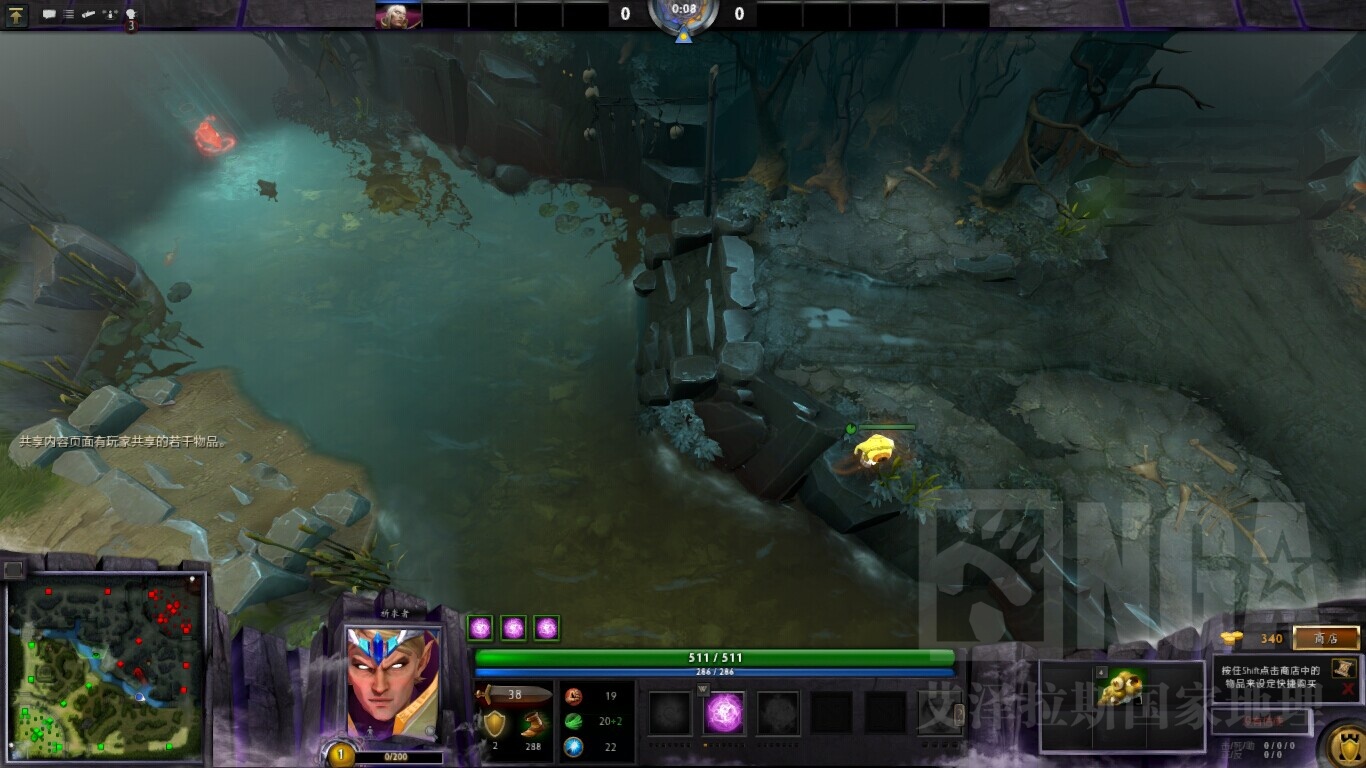Viewport: 1366px width, 768px height.
Task: Click the TP scroll quick-buy icon near the shop panel
Action: pos(1343,670)
